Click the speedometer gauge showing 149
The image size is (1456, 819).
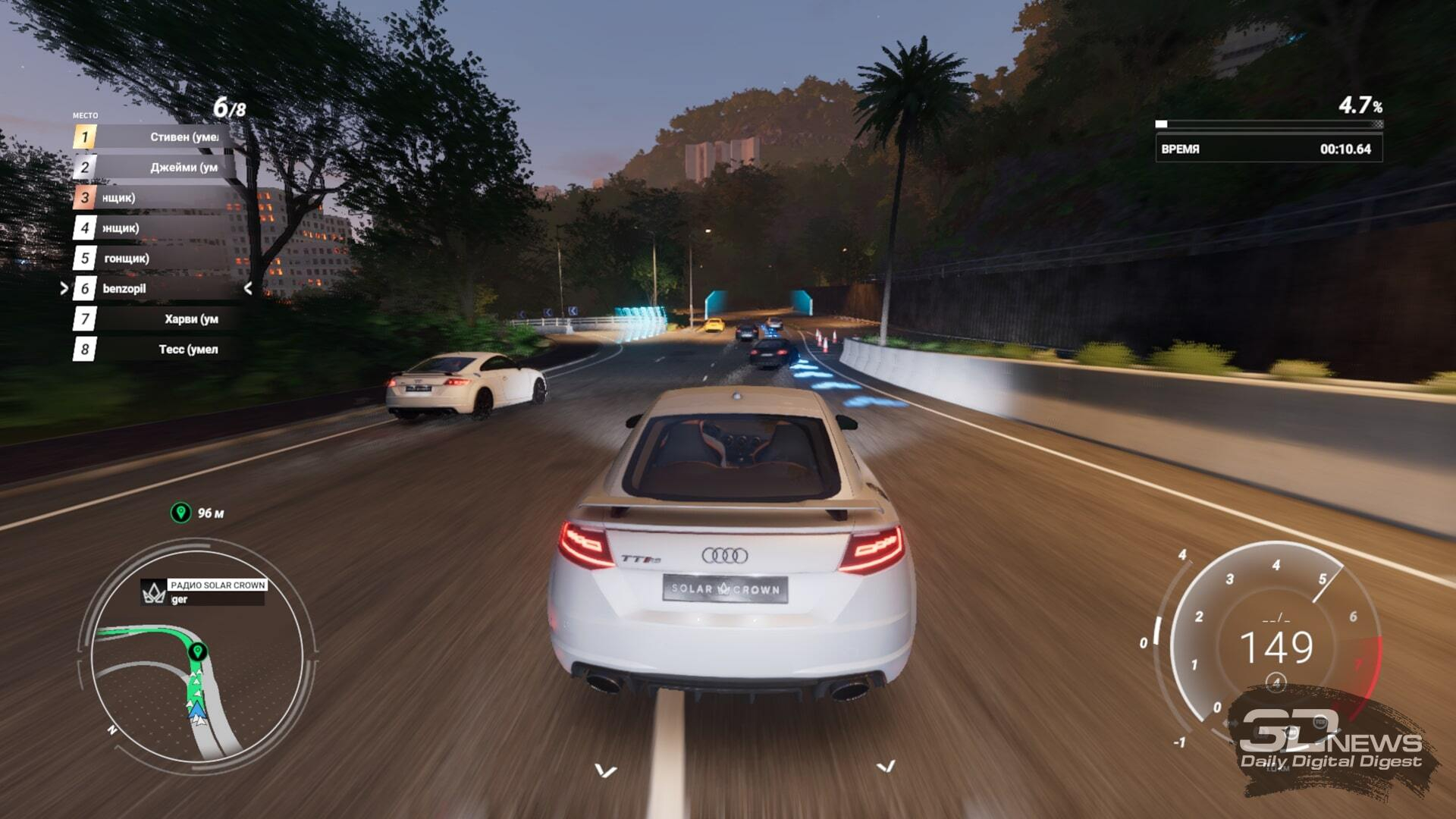(x=1276, y=646)
